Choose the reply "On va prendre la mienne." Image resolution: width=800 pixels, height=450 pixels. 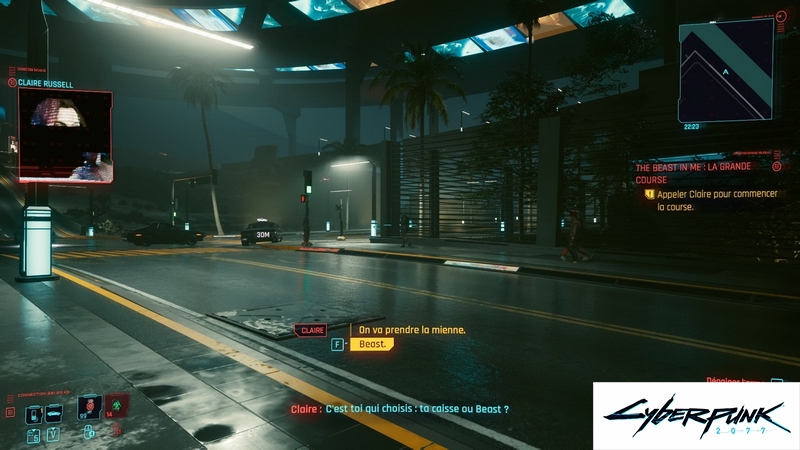pyautogui.click(x=412, y=329)
